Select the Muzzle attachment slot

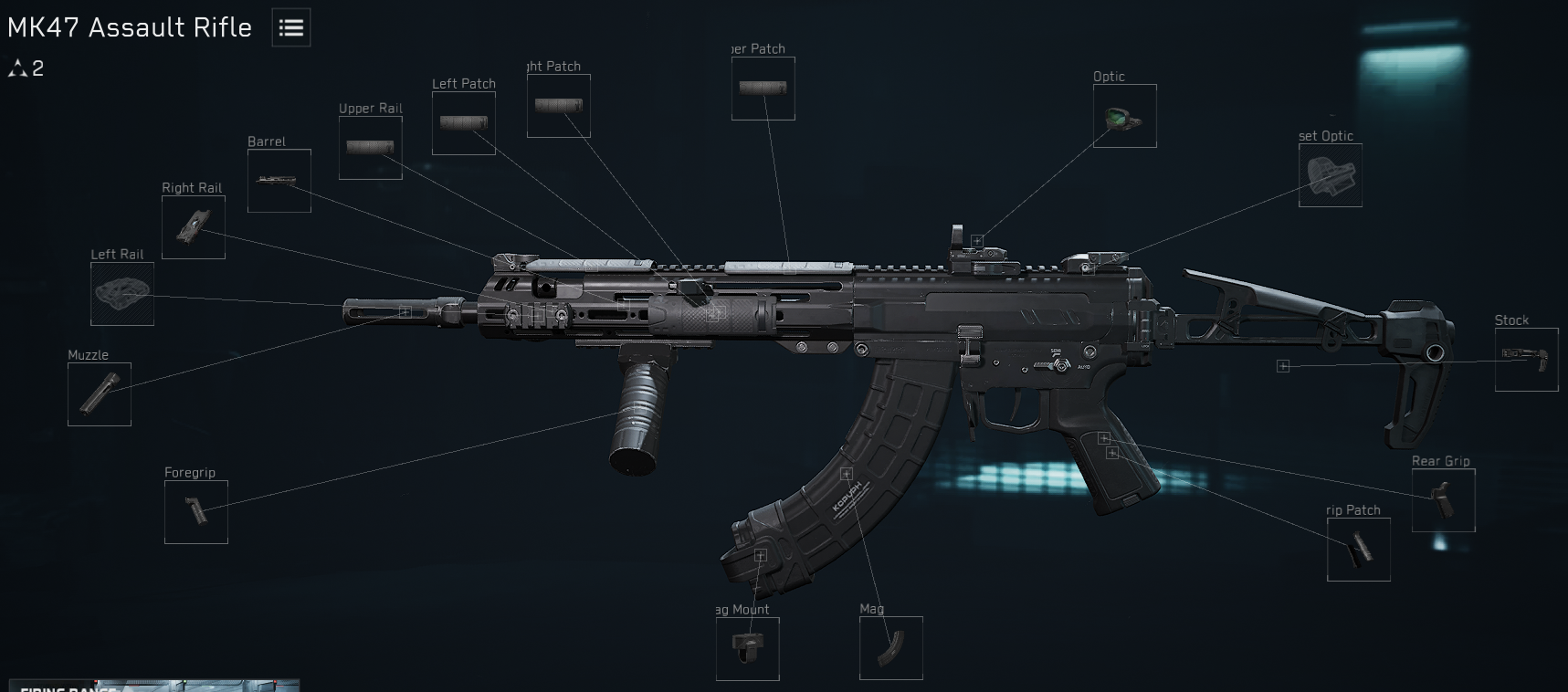click(x=100, y=394)
